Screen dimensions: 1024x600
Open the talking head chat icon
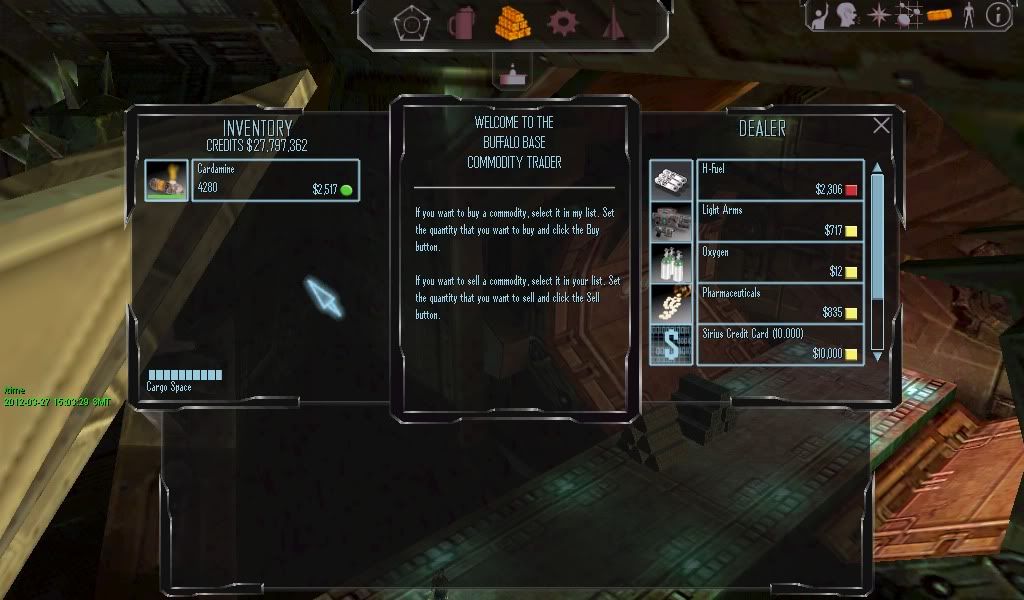(x=849, y=14)
